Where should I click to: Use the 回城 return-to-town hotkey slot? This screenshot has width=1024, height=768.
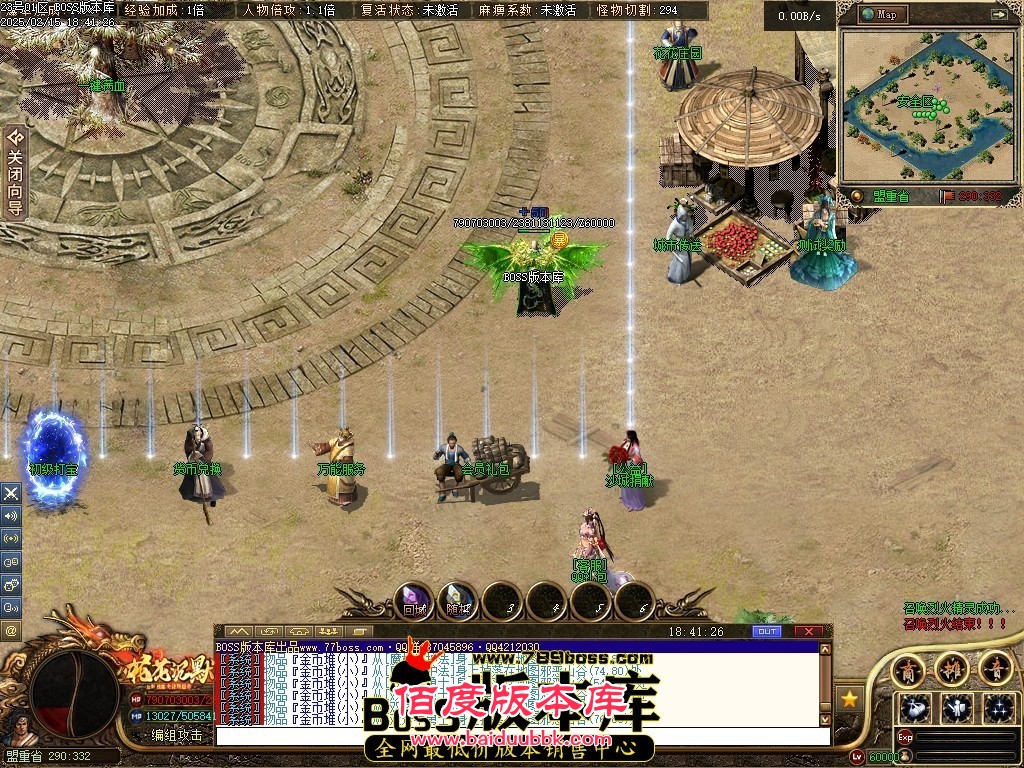414,602
